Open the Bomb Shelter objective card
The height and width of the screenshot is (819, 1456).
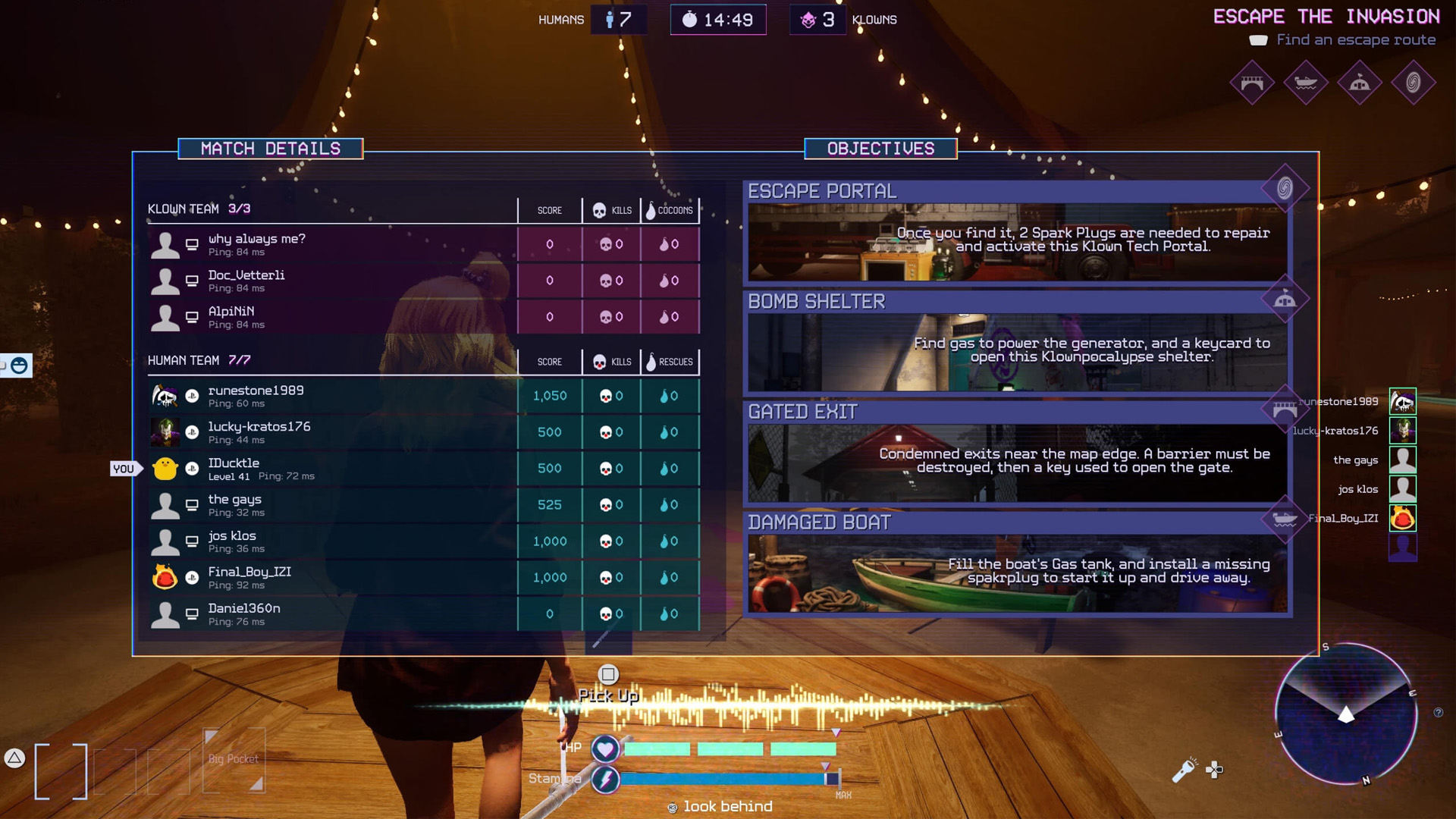tap(1016, 342)
